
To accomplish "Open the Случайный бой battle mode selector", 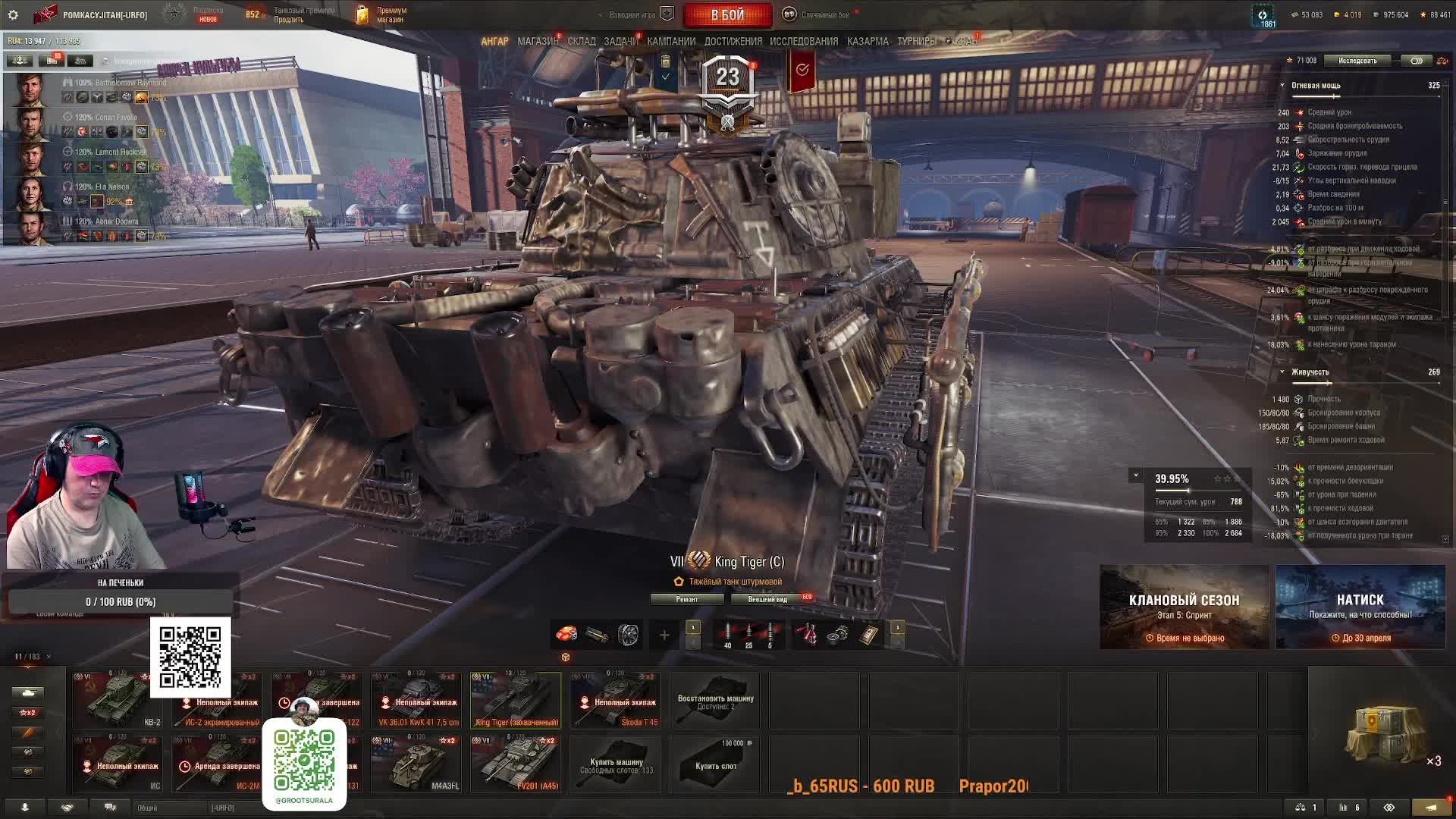I will pos(824,15).
